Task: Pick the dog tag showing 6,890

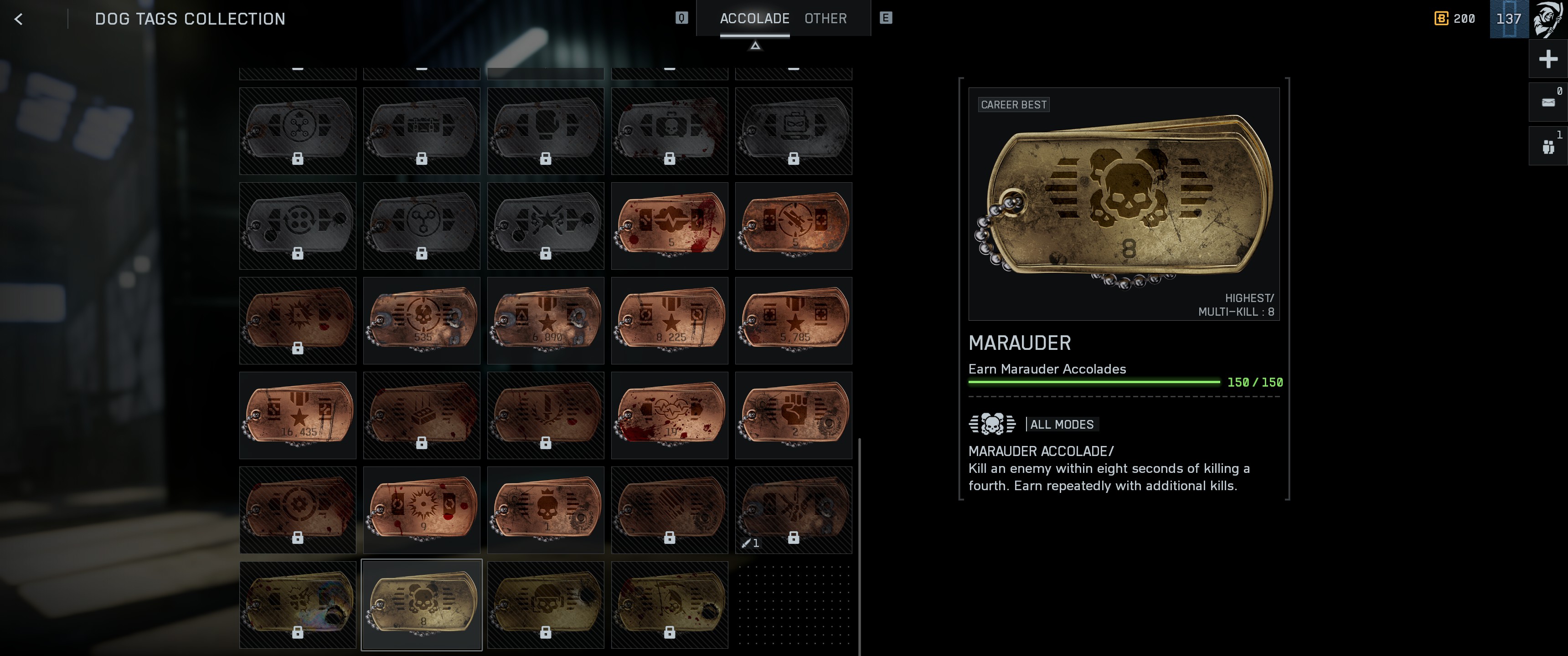Action: point(546,321)
